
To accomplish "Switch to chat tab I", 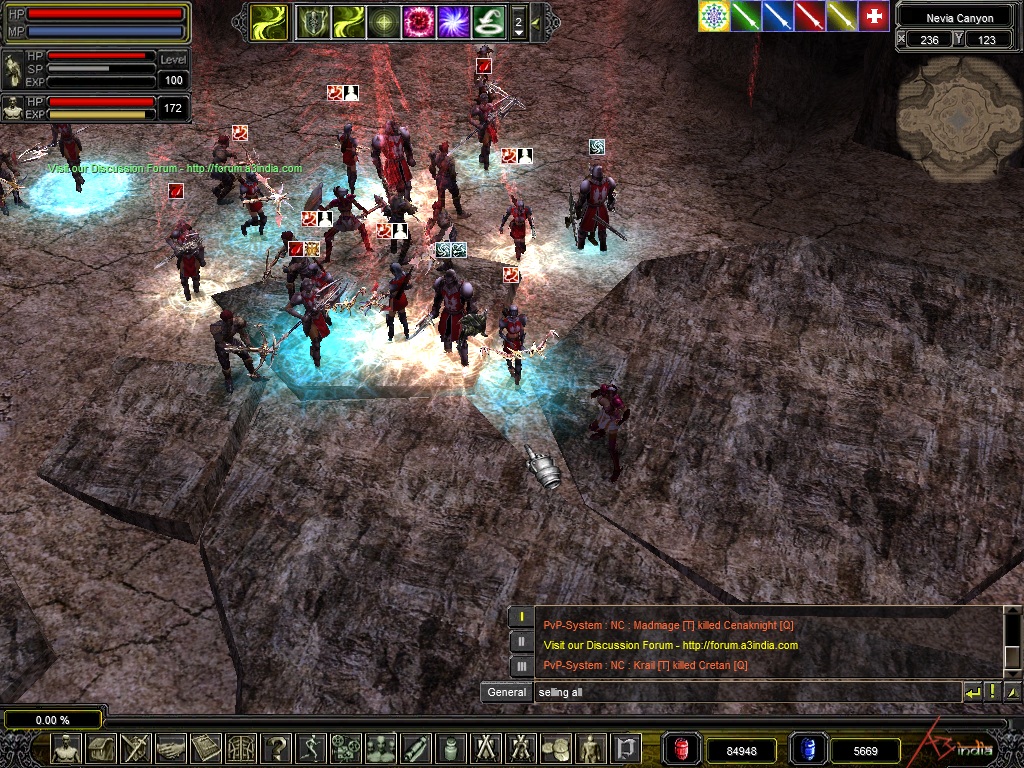I will [x=521, y=617].
